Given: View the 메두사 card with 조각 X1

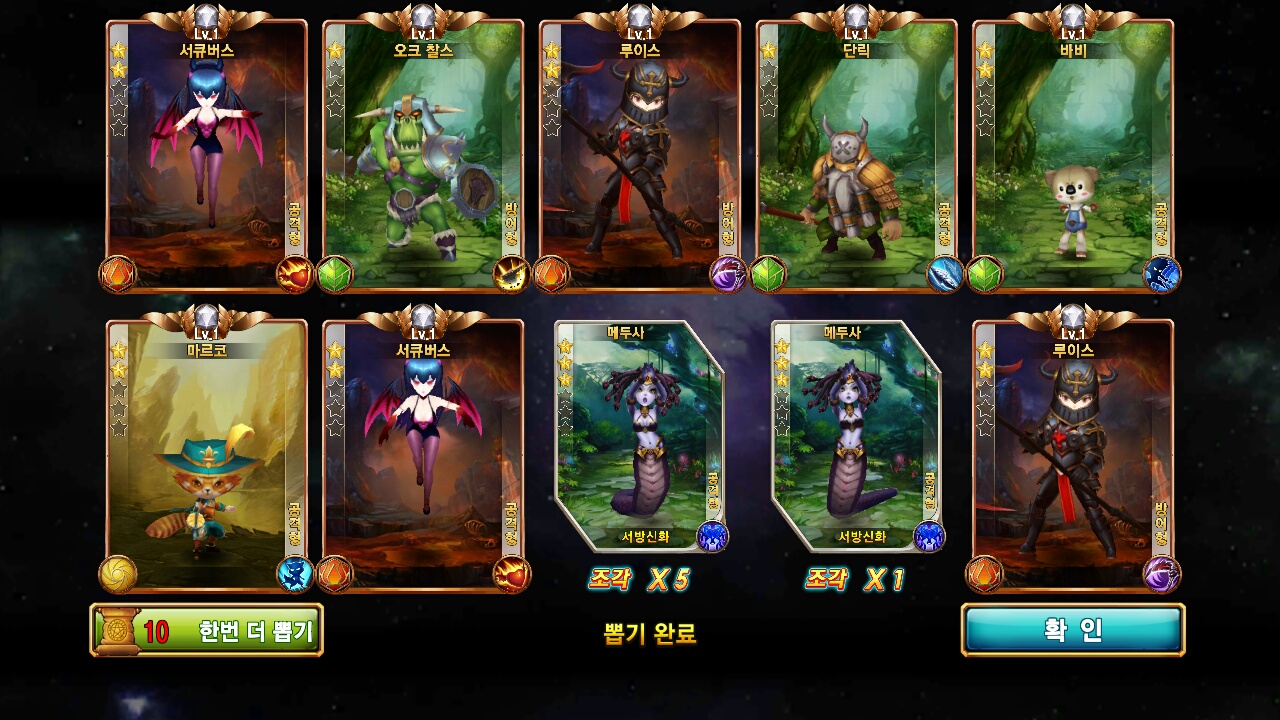Looking at the screenshot, I should click(857, 437).
